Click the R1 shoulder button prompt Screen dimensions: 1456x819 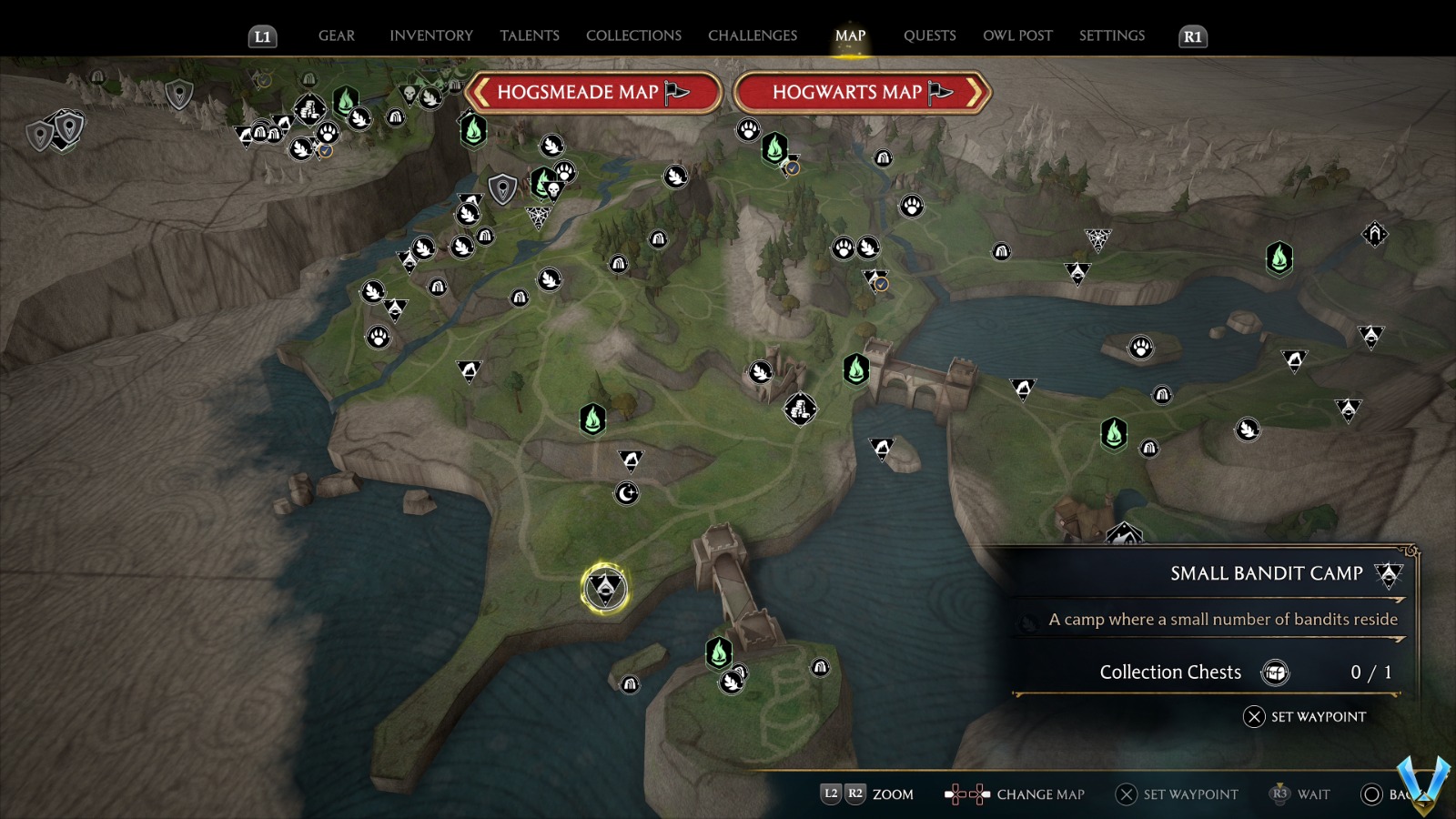click(1191, 36)
